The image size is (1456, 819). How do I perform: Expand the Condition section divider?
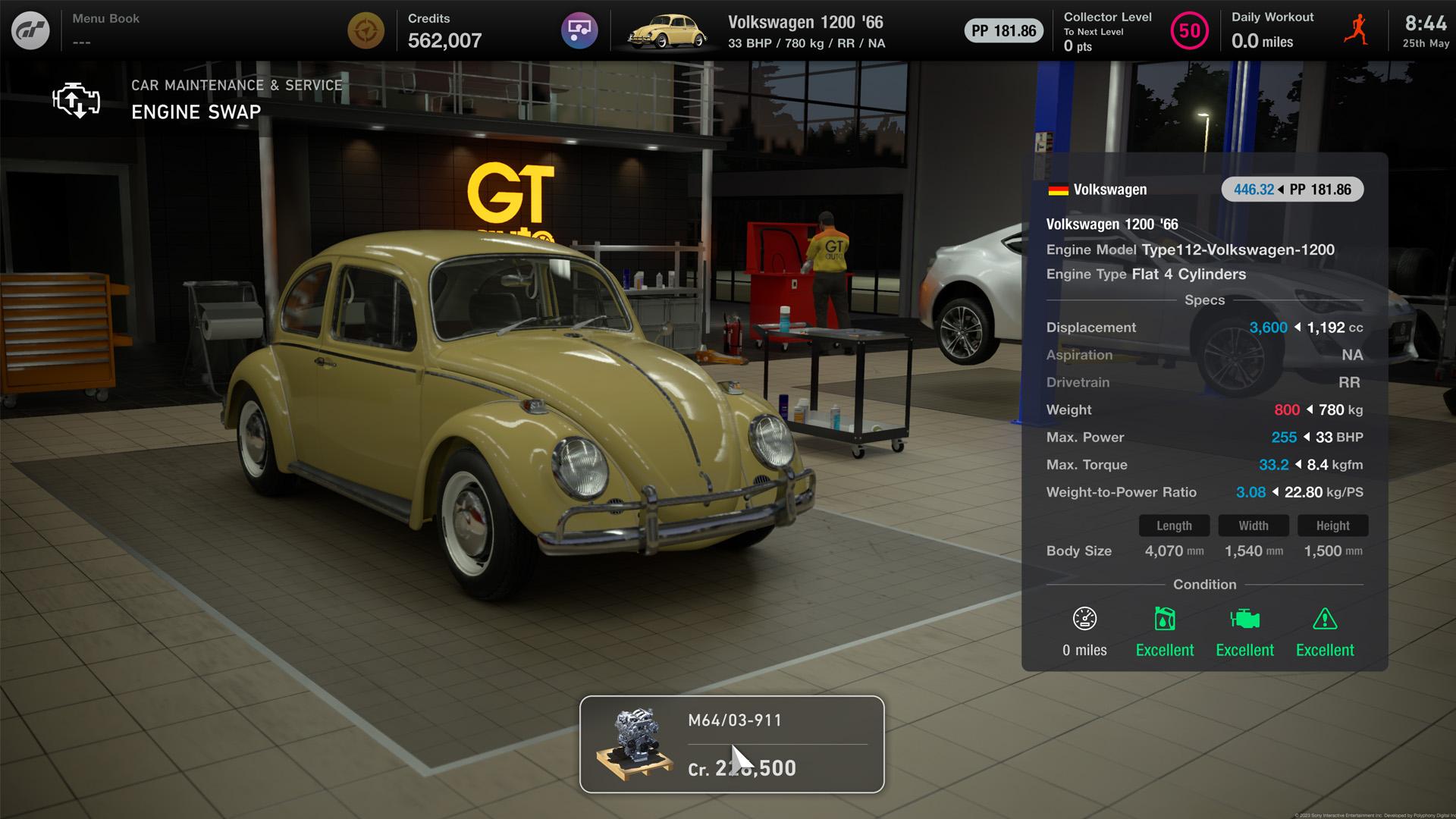point(1204,584)
